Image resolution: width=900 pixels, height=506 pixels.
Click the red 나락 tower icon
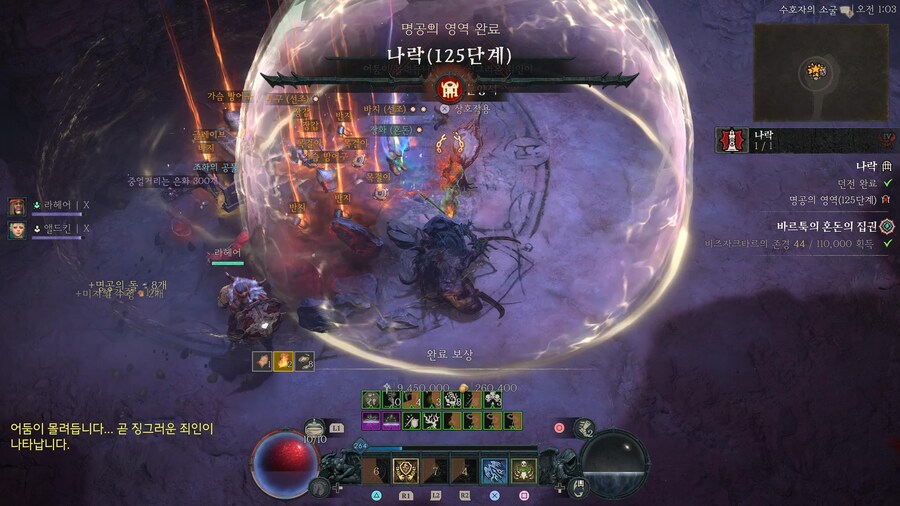click(729, 142)
